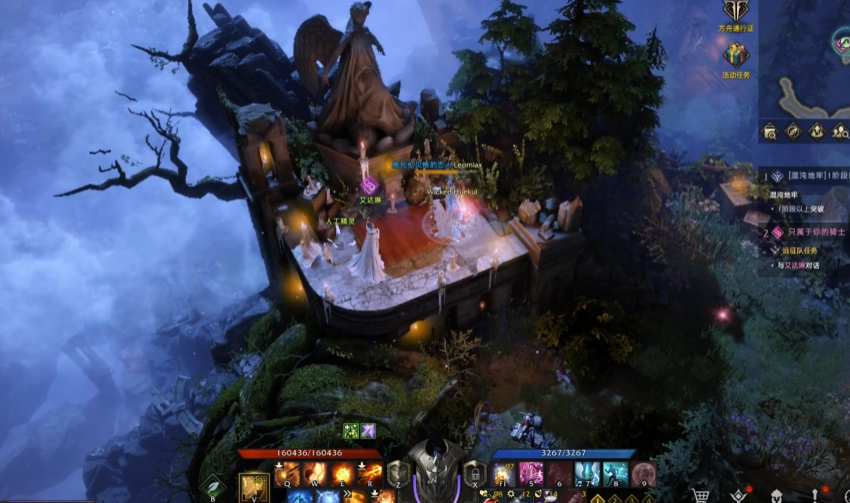
Task: Click the hexagonal Z slot
Action: coord(398,474)
